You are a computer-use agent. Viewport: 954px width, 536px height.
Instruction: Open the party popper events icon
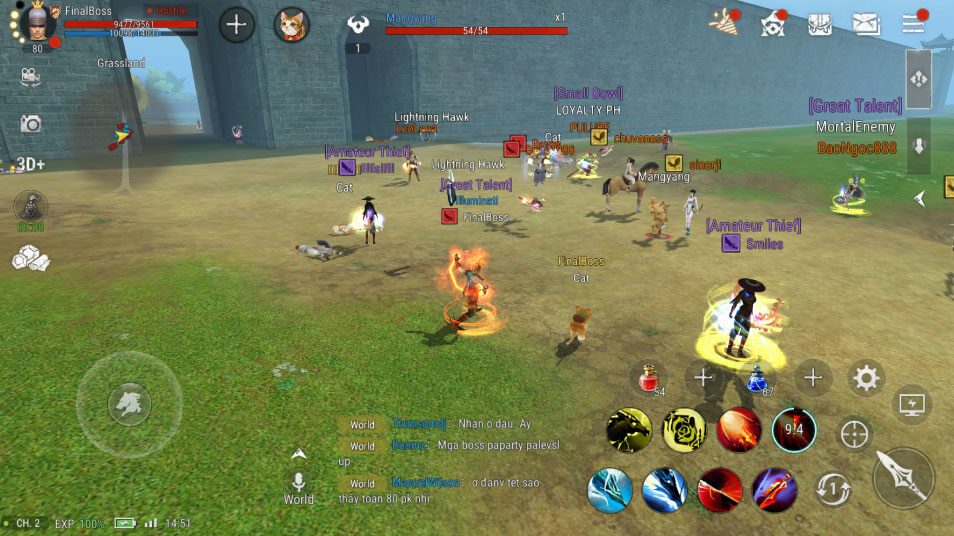point(724,23)
